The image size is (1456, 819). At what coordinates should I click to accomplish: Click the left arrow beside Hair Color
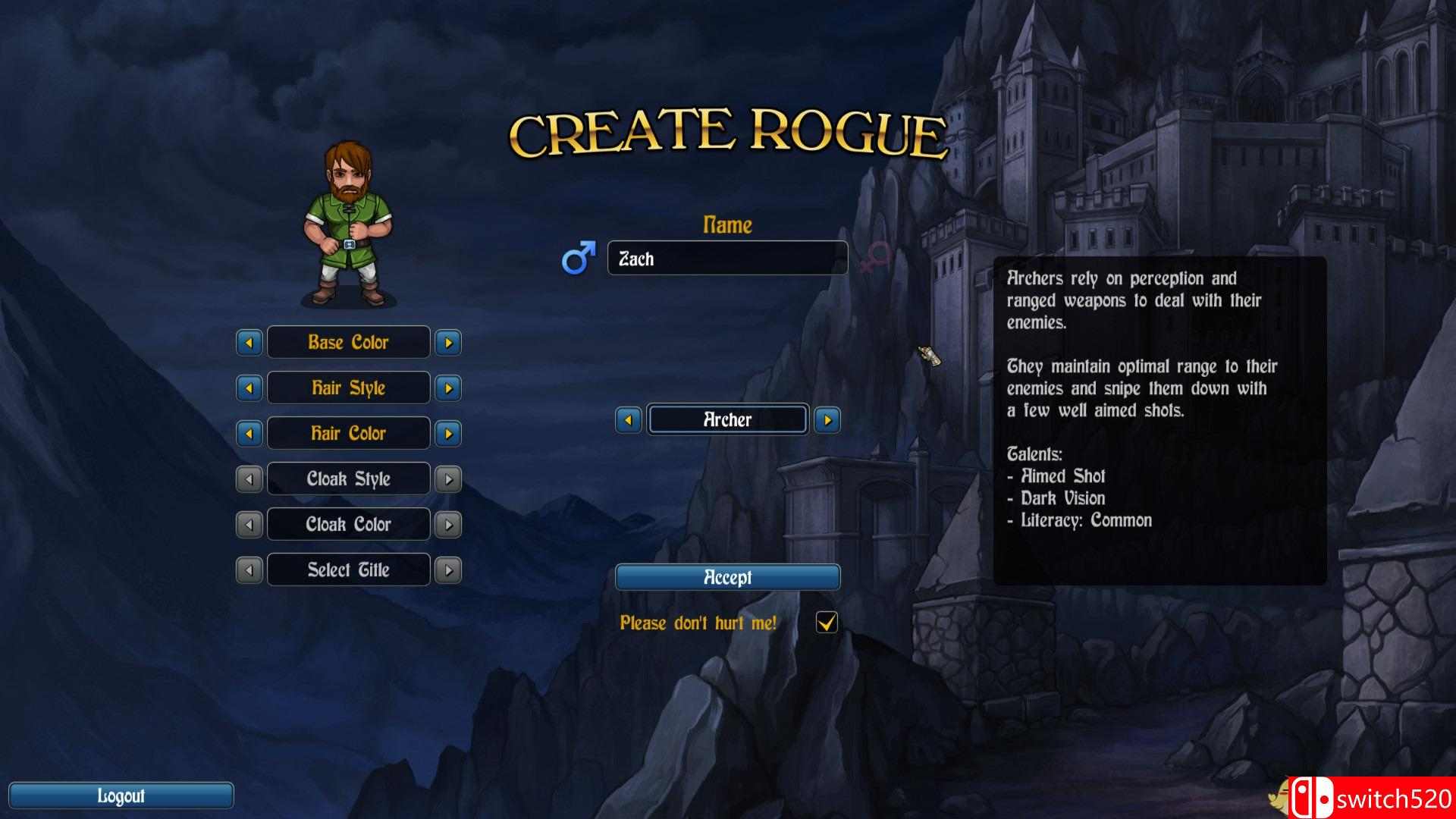click(250, 433)
